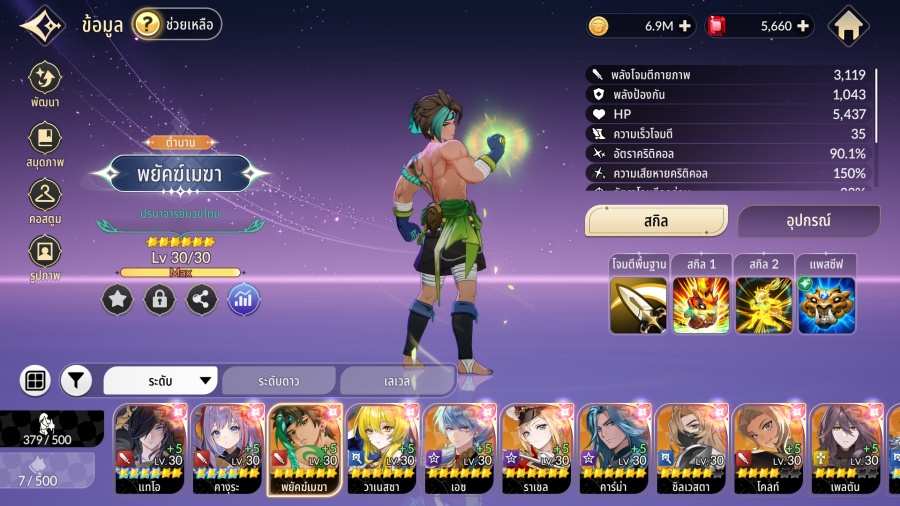Open the hero filter funnel button
The image size is (900, 506).
click(77, 381)
